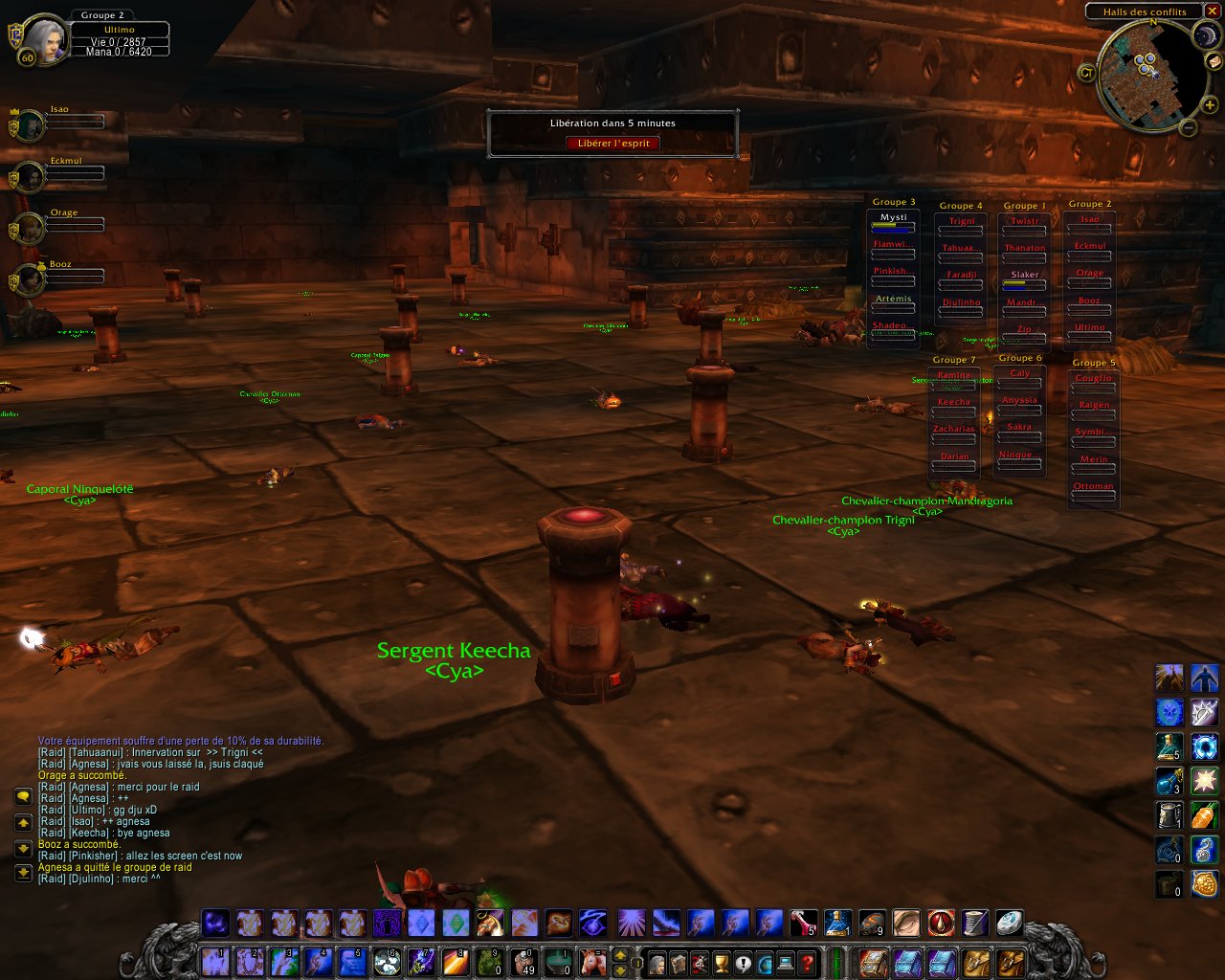
Task: Zoom in the minimap with the plus button
Action: click(x=1210, y=104)
